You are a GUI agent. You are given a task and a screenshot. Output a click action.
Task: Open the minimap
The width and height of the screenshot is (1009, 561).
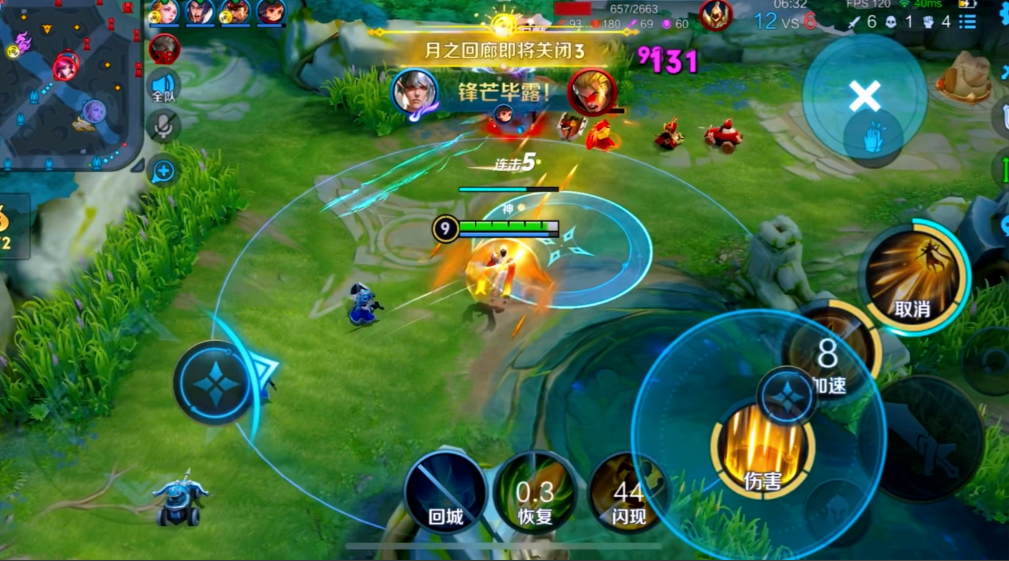[x=70, y=85]
